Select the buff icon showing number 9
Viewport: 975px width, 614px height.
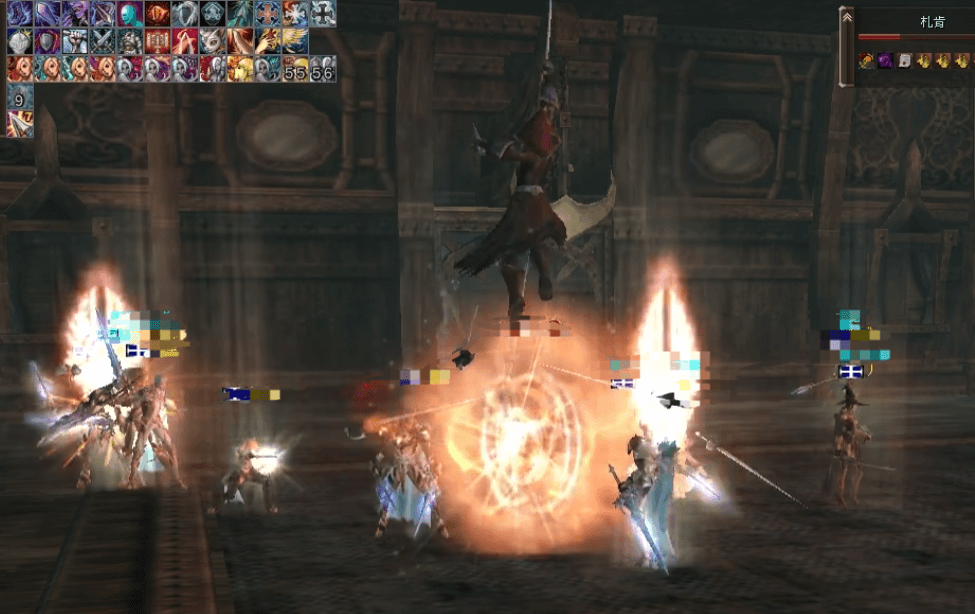(x=20, y=97)
